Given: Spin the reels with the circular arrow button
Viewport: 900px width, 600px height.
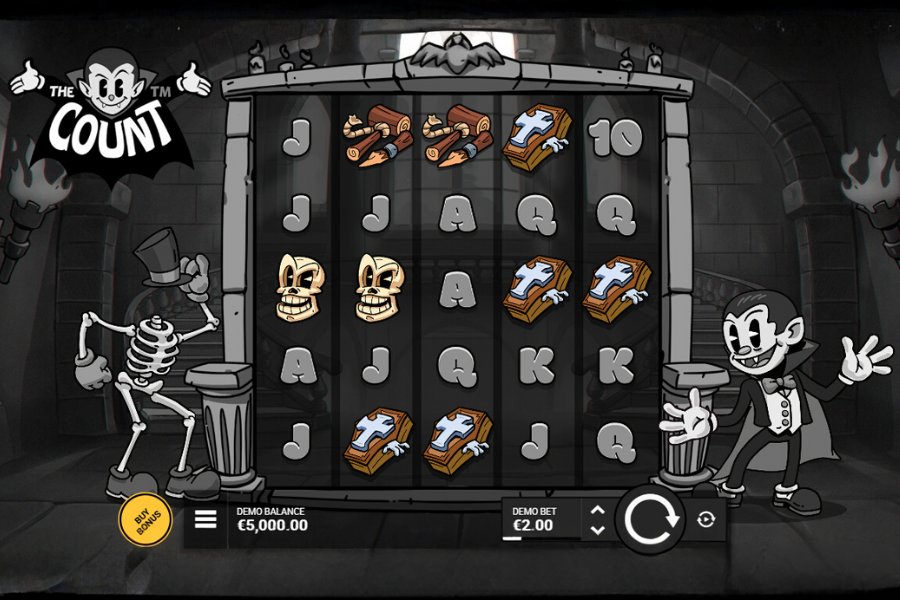Looking at the screenshot, I should [x=649, y=520].
